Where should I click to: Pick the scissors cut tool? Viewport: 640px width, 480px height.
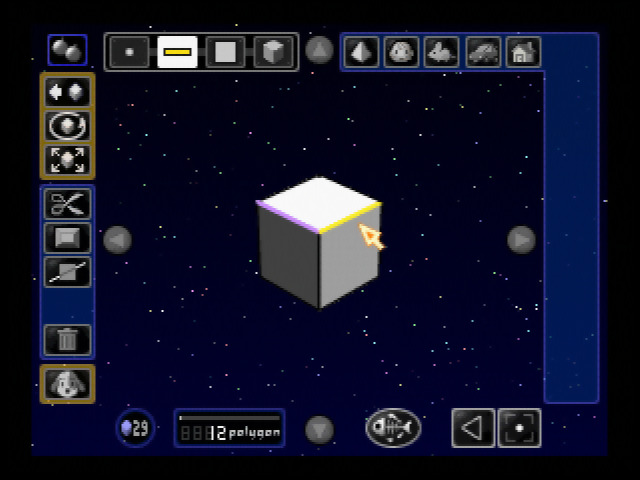[x=67, y=204]
